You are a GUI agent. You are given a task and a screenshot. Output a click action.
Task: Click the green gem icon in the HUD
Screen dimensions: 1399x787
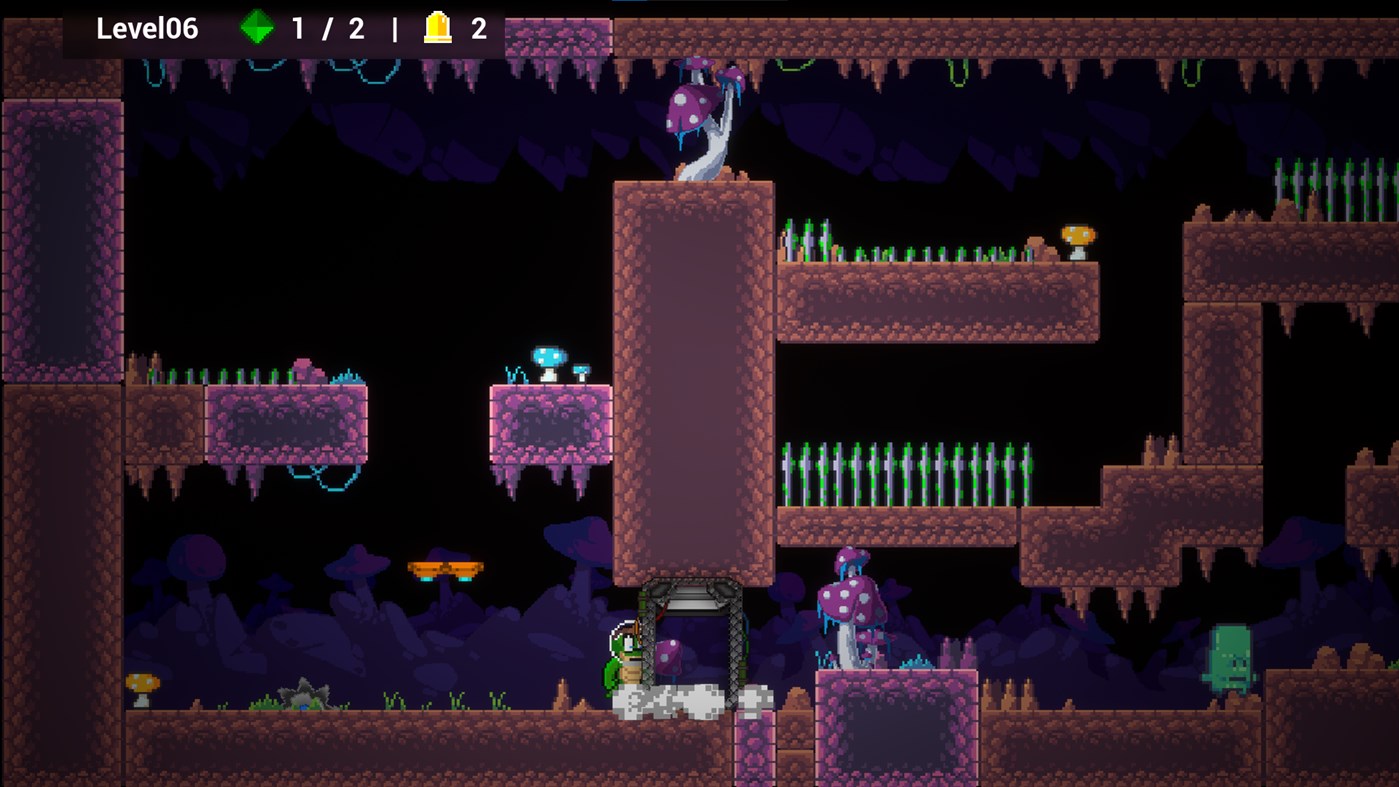(x=258, y=29)
